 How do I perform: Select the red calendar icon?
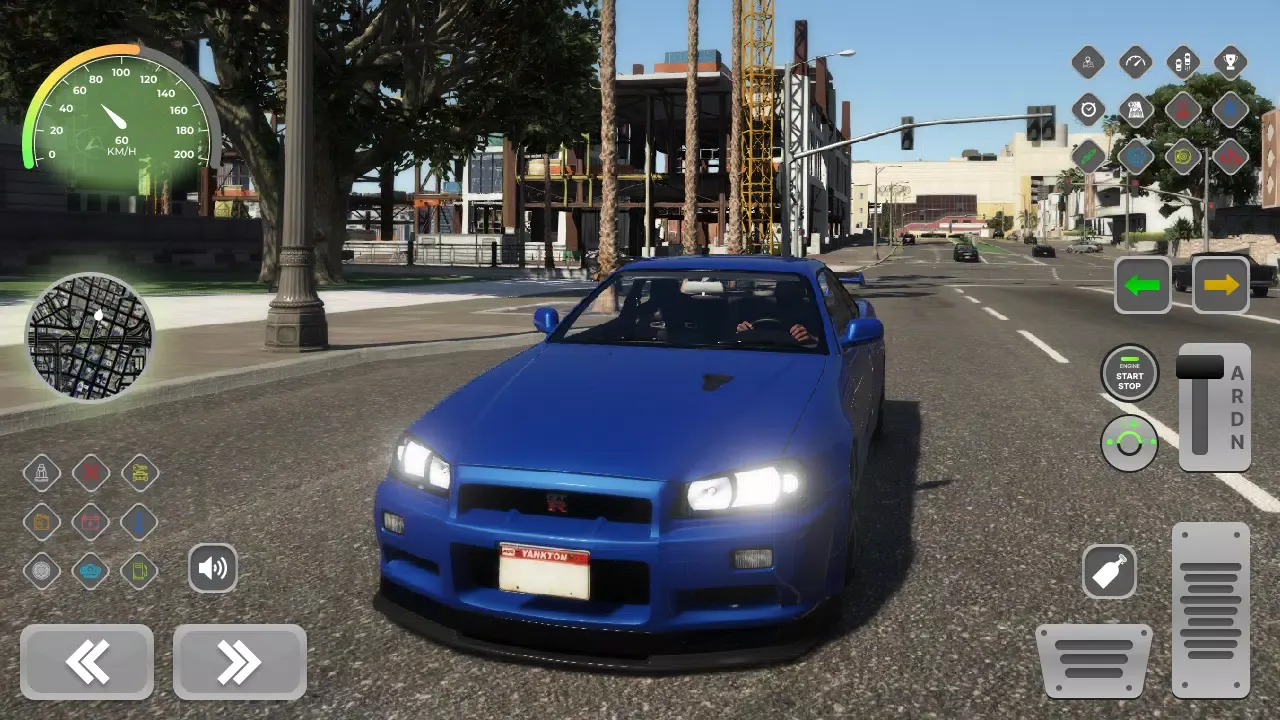[x=91, y=523]
